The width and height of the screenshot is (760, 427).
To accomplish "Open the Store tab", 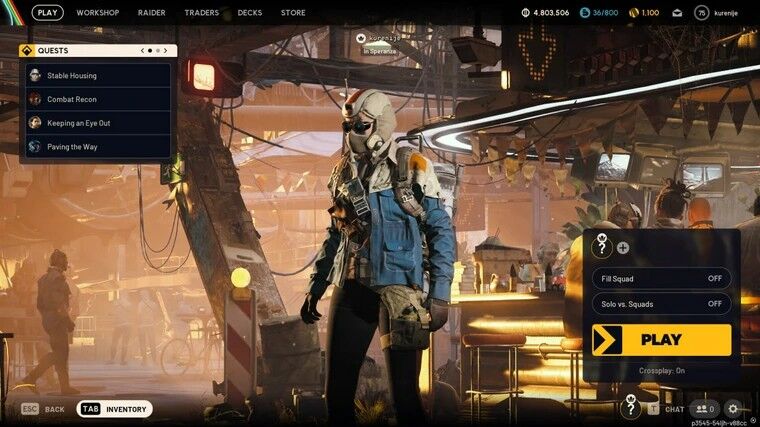I will coord(293,13).
